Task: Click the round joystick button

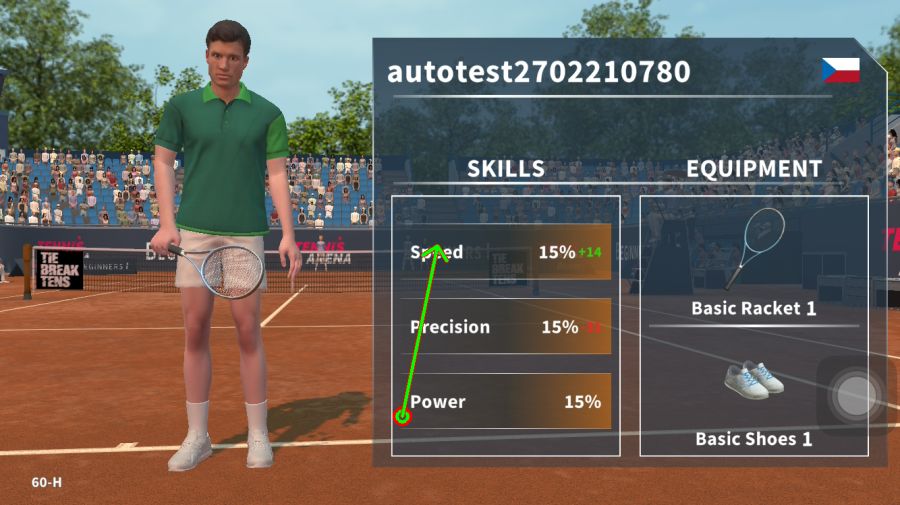Action: point(855,396)
